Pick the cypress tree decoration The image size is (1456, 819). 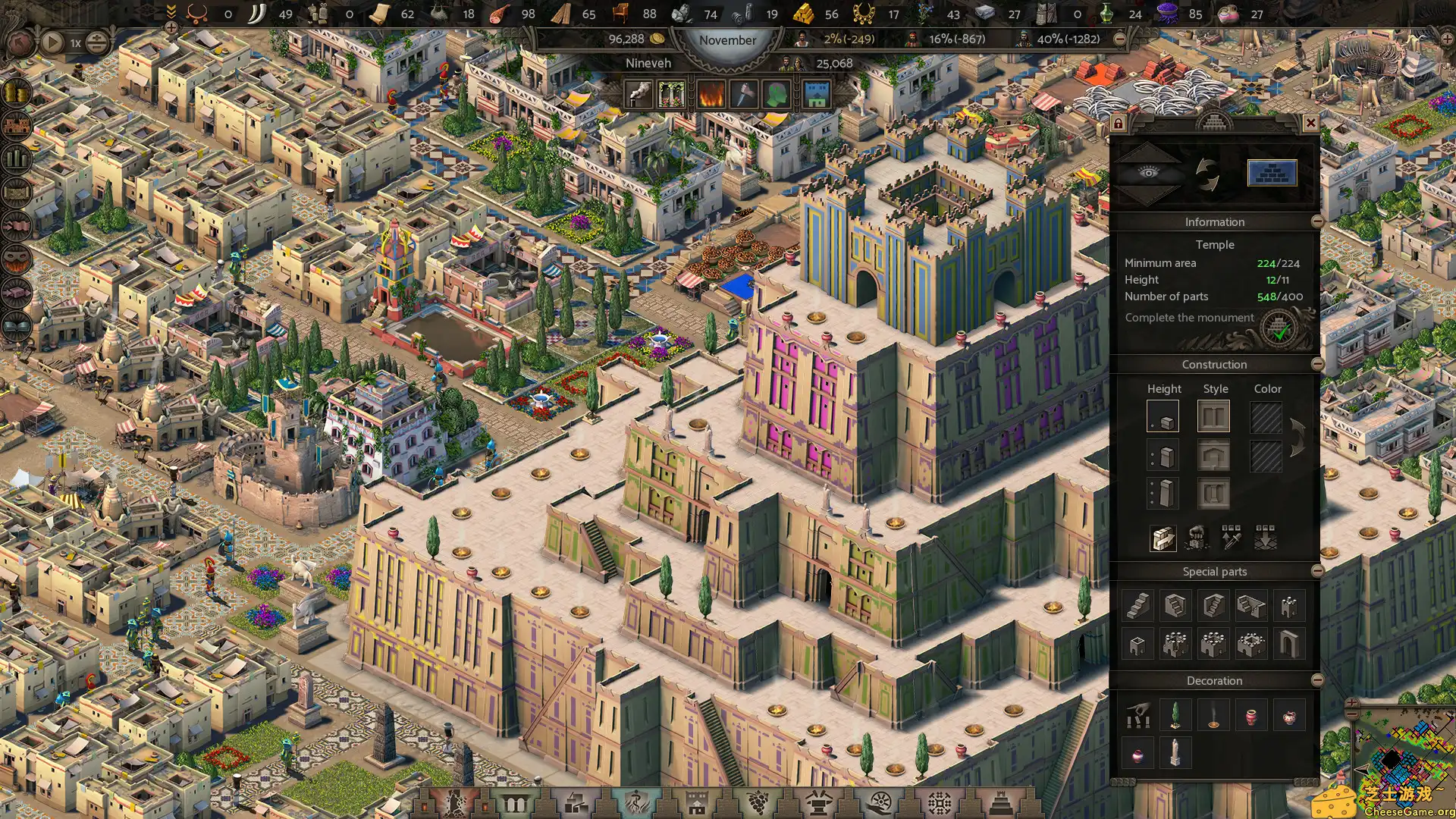coord(1175,715)
